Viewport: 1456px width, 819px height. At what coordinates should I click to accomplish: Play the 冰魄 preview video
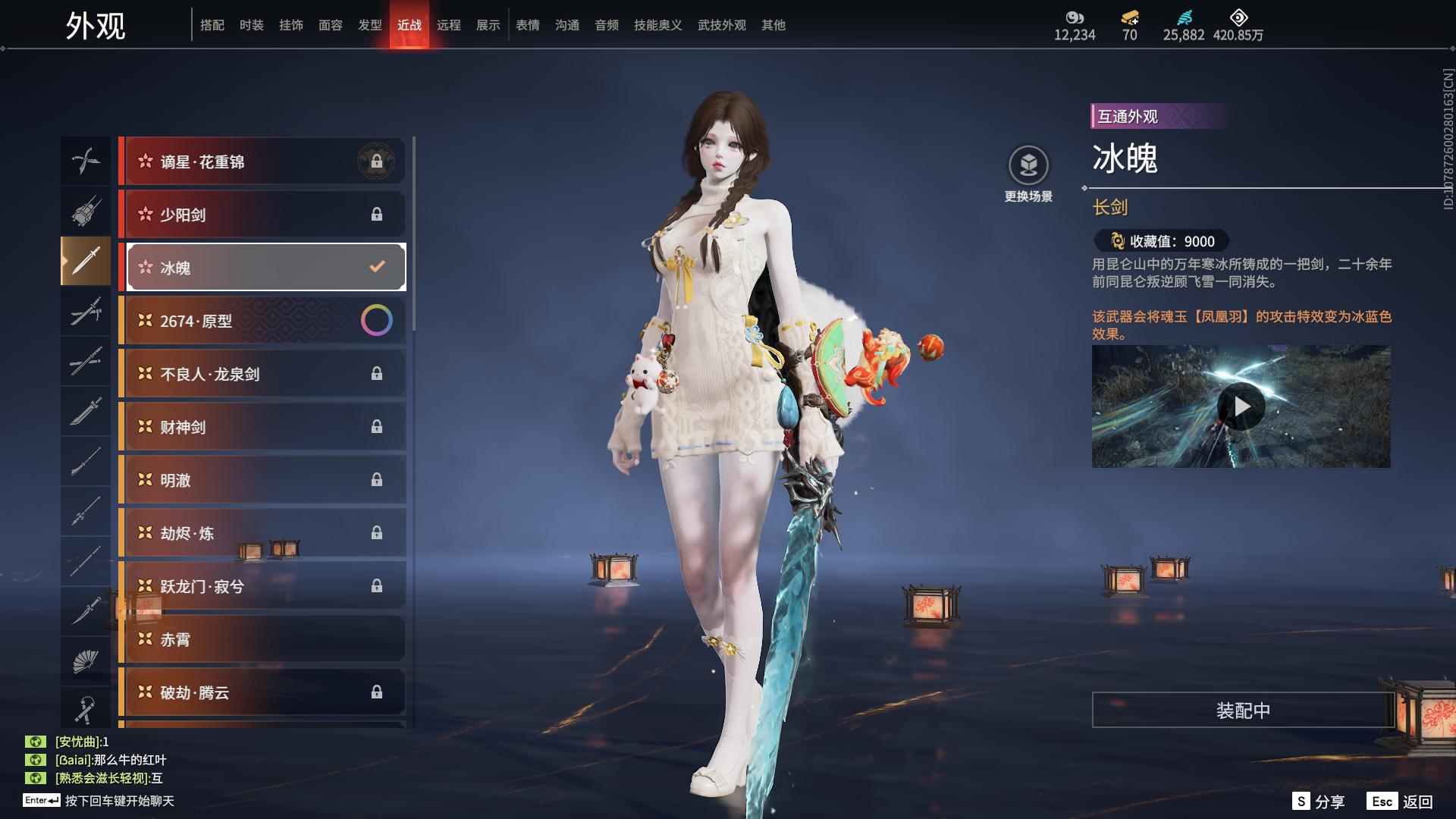[1241, 407]
